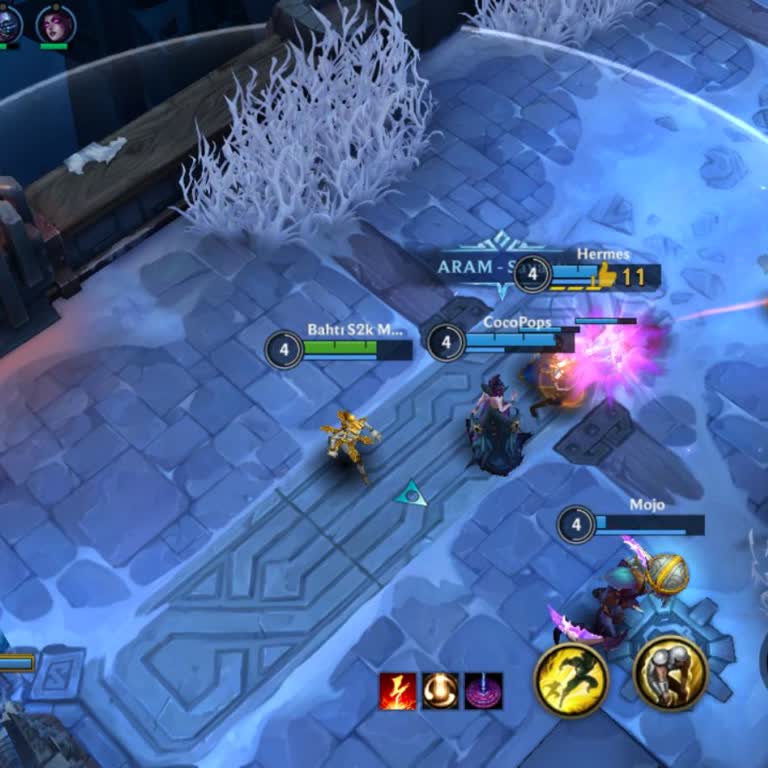768x768 pixels.
Task: Select the glowing orange orb icon
Action: (x=440, y=691)
